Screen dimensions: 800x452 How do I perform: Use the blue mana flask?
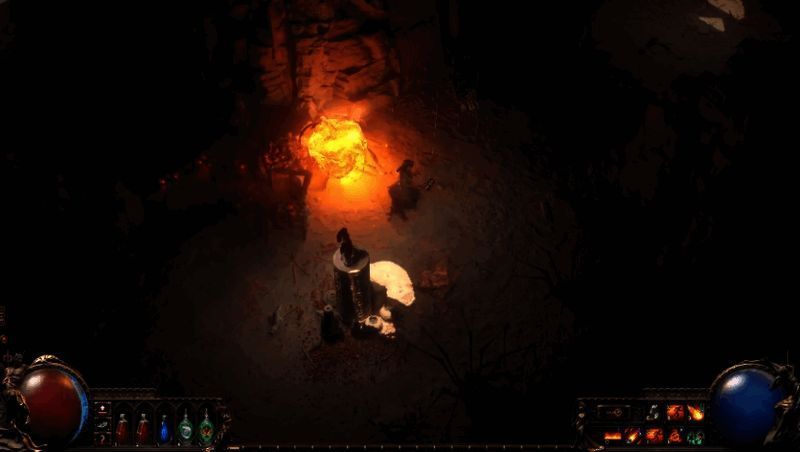click(x=164, y=428)
